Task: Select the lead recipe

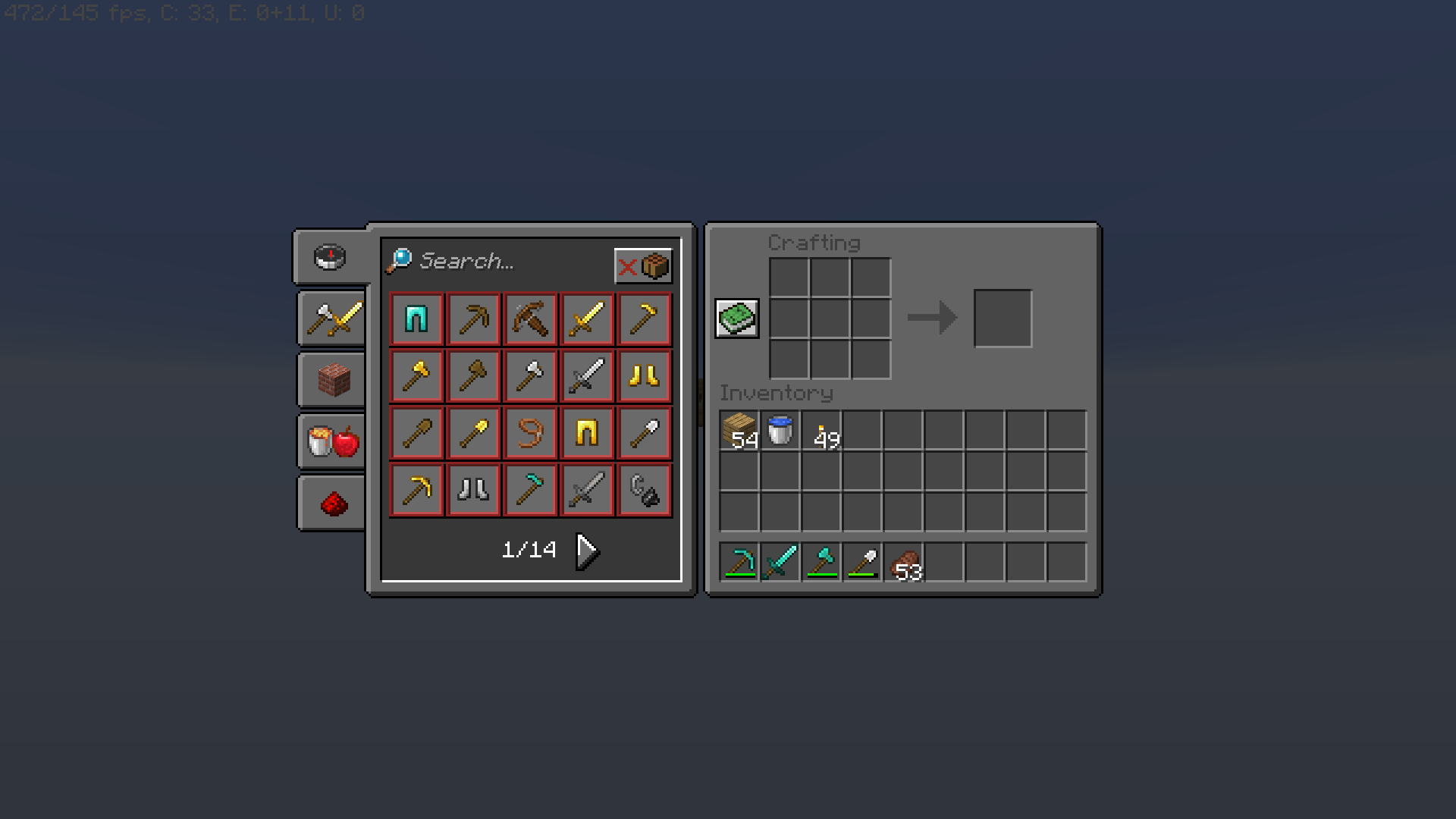Action: pos(530,432)
